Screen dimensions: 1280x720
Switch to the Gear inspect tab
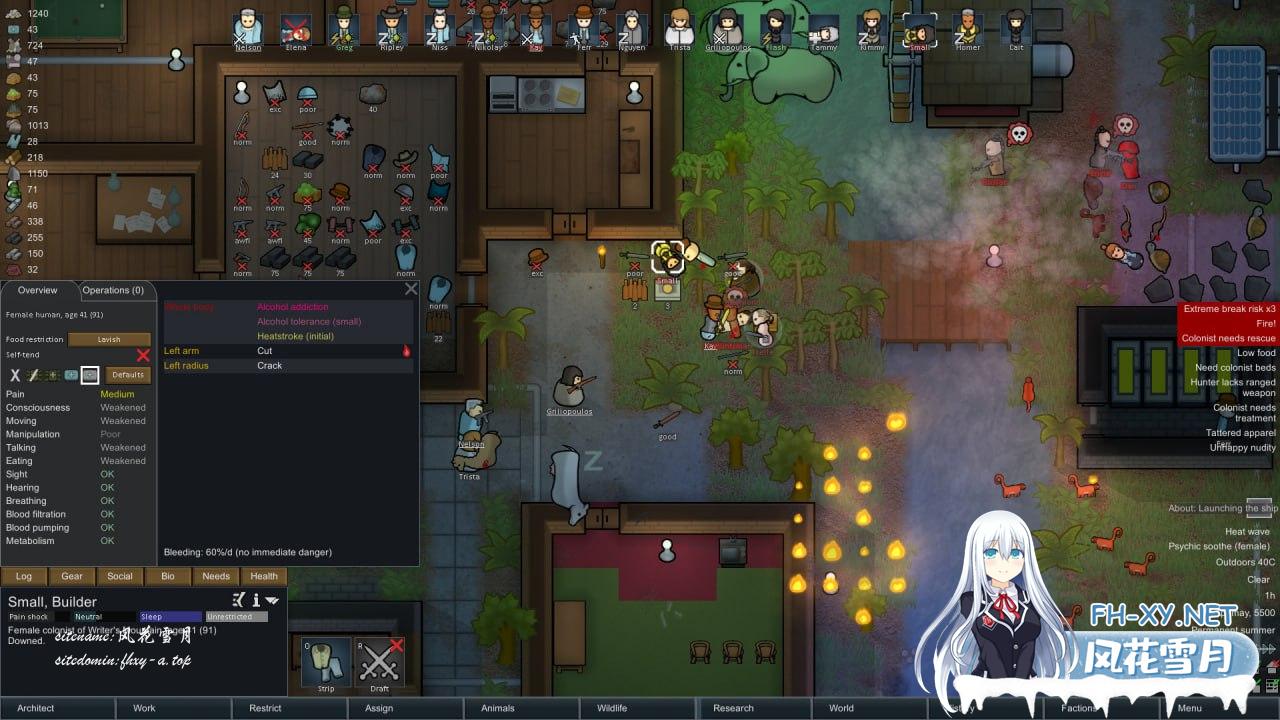pyautogui.click(x=72, y=576)
